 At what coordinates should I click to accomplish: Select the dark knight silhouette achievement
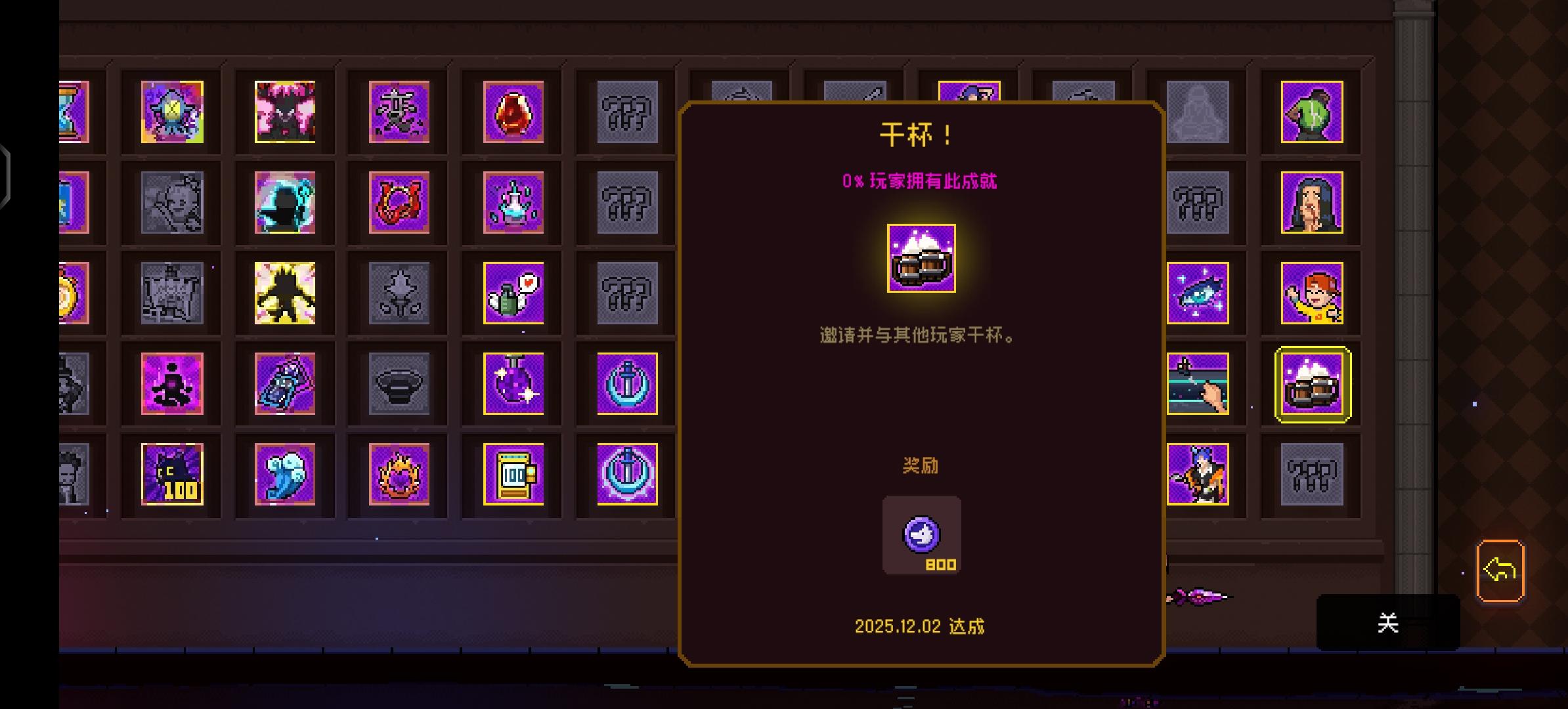pos(284,204)
